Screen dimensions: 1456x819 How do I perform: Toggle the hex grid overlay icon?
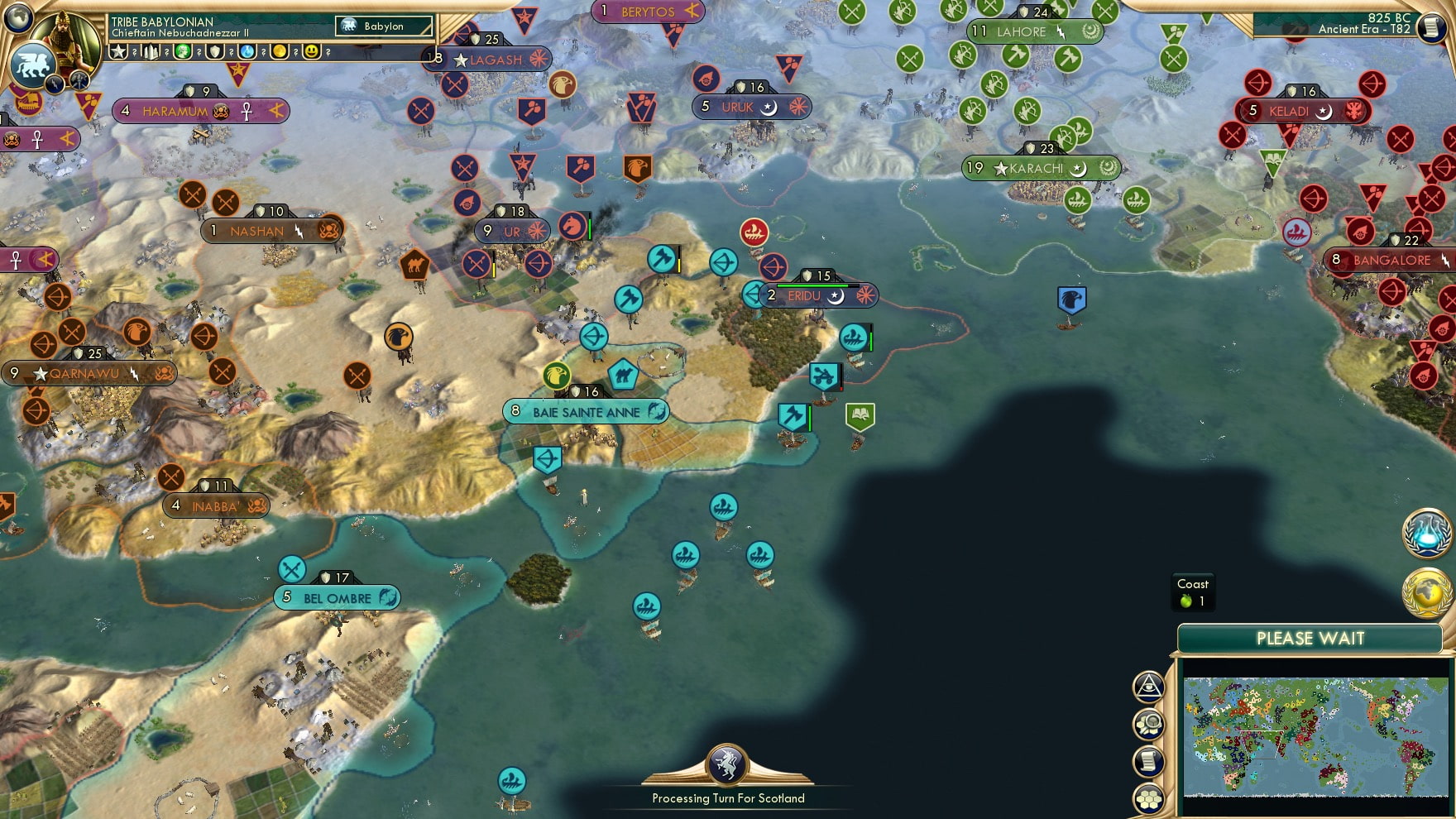1149,799
